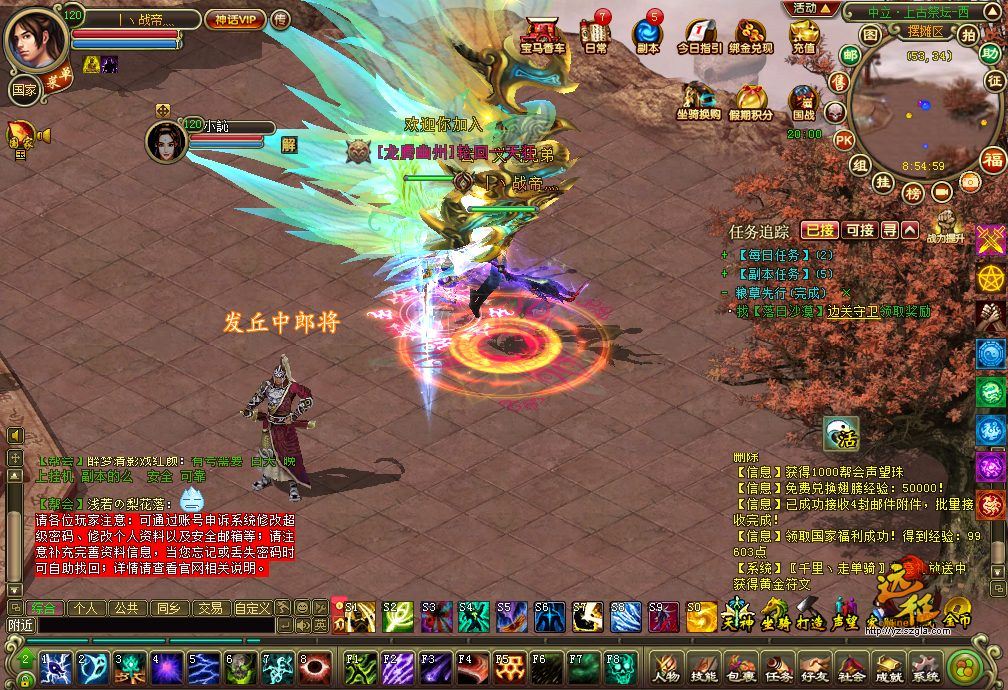Open the 副本 dungeon icon

tap(647, 34)
